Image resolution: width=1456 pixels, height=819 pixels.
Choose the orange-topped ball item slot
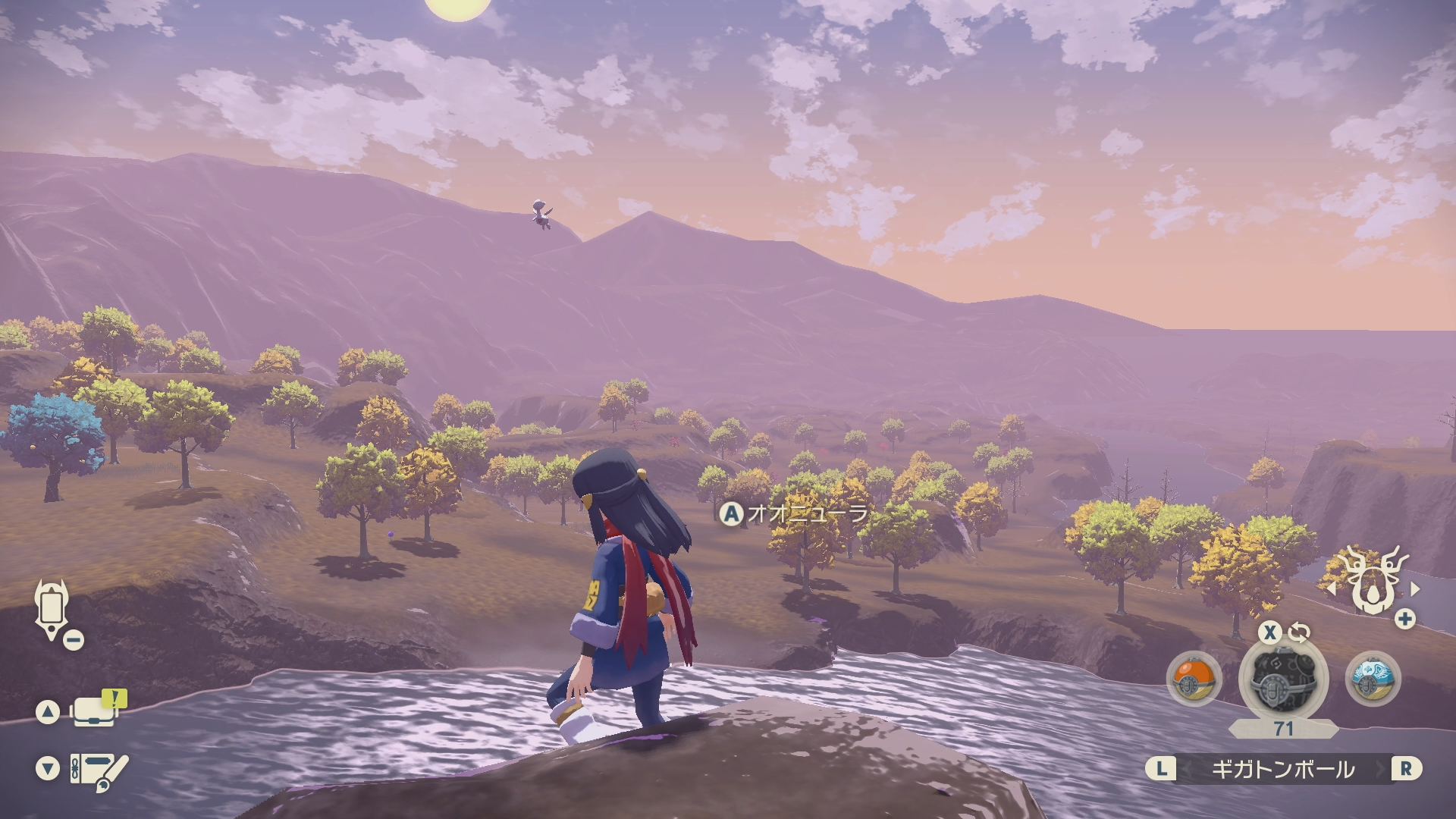point(1194,678)
